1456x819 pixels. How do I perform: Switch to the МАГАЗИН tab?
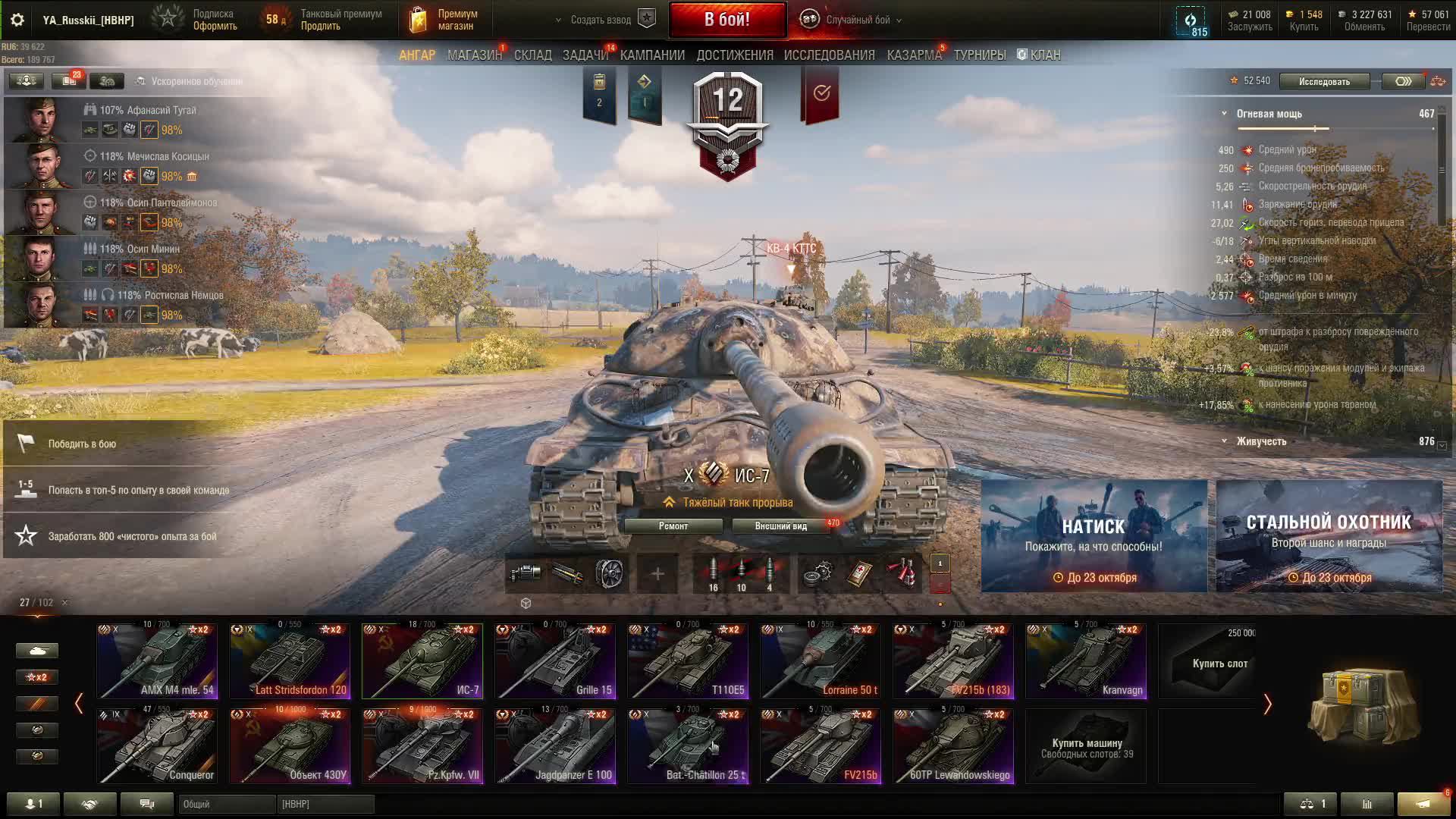[475, 55]
